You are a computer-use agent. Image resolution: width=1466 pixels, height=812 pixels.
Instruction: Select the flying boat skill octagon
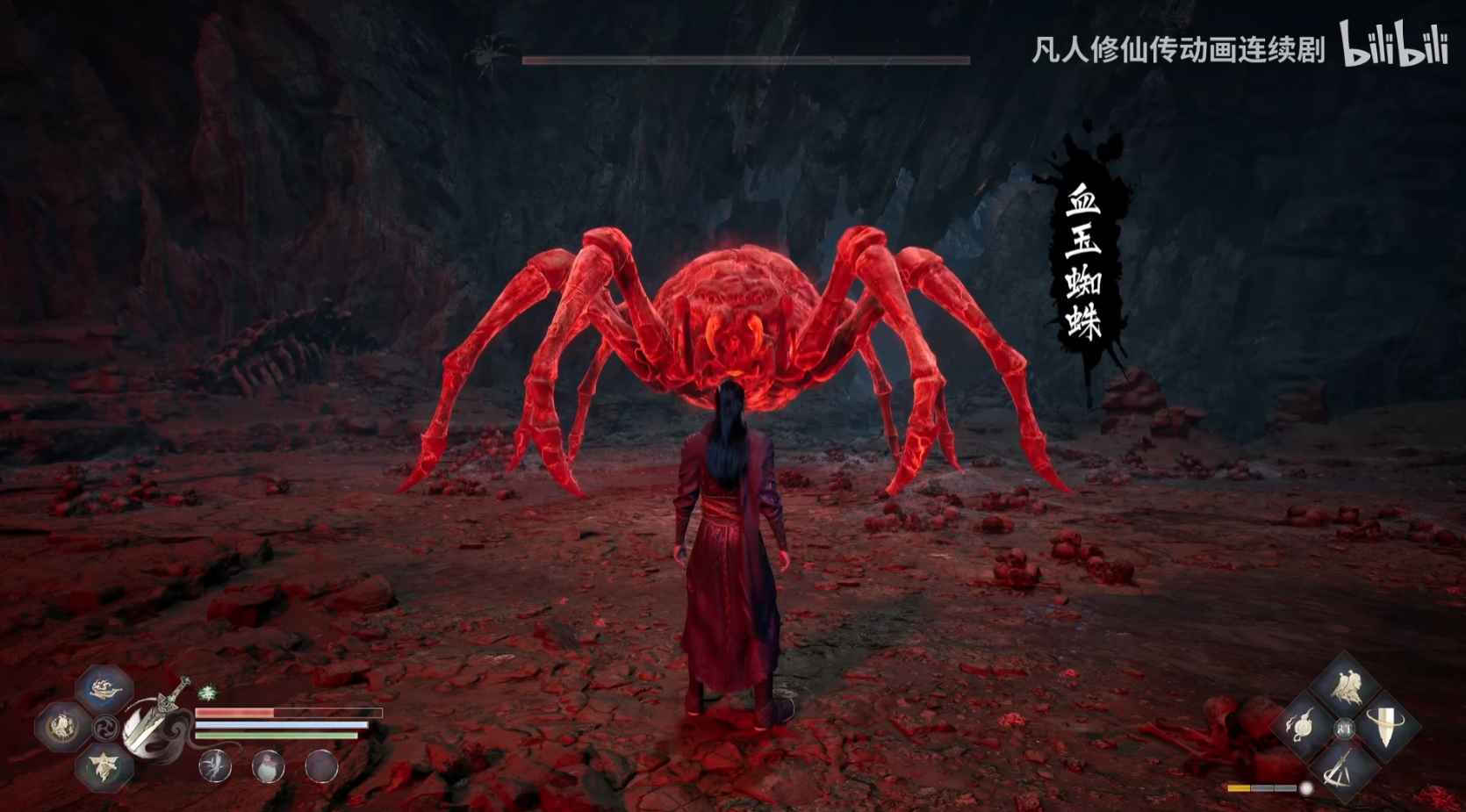click(x=104, y=689)
